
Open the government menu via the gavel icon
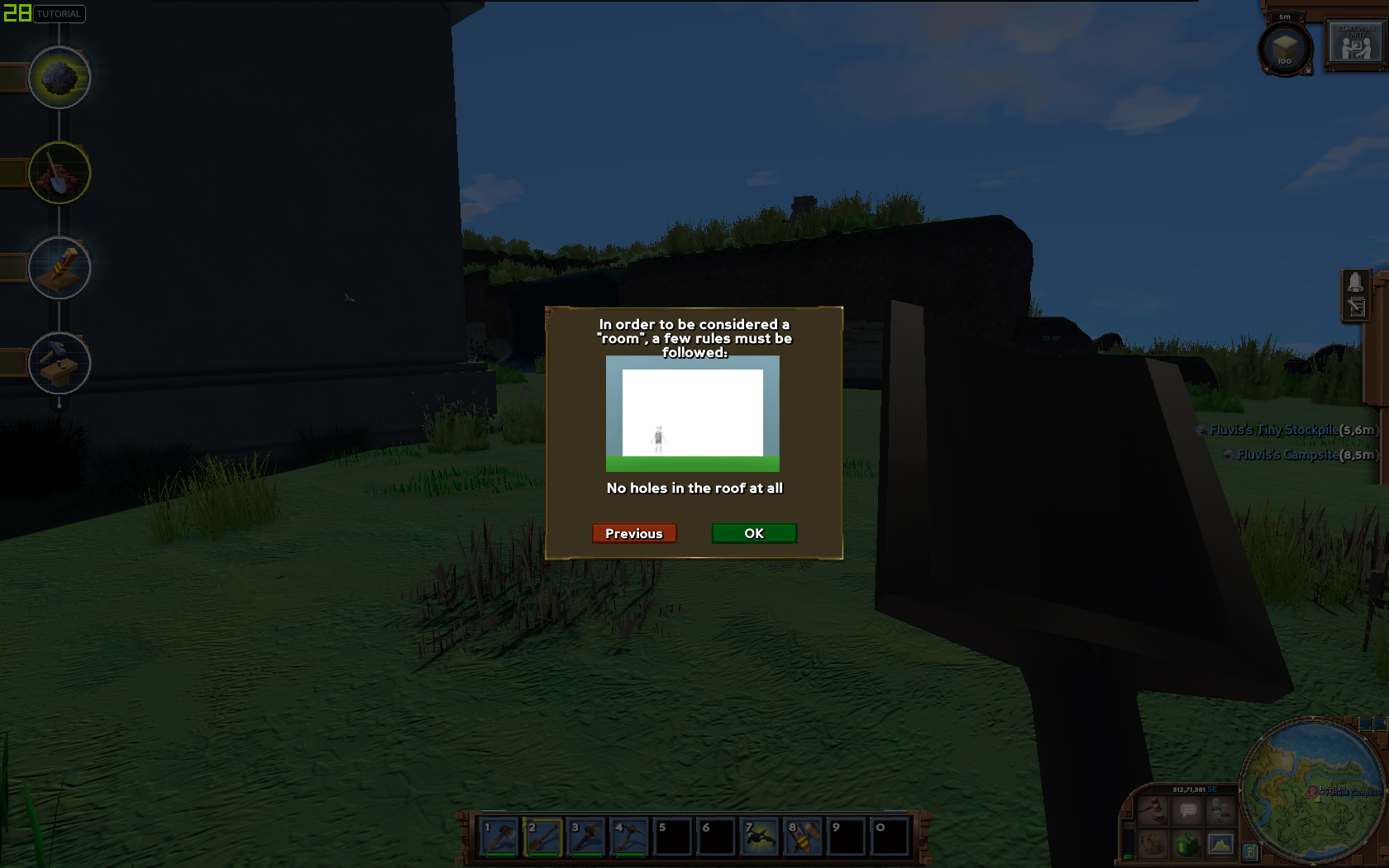1151,810
